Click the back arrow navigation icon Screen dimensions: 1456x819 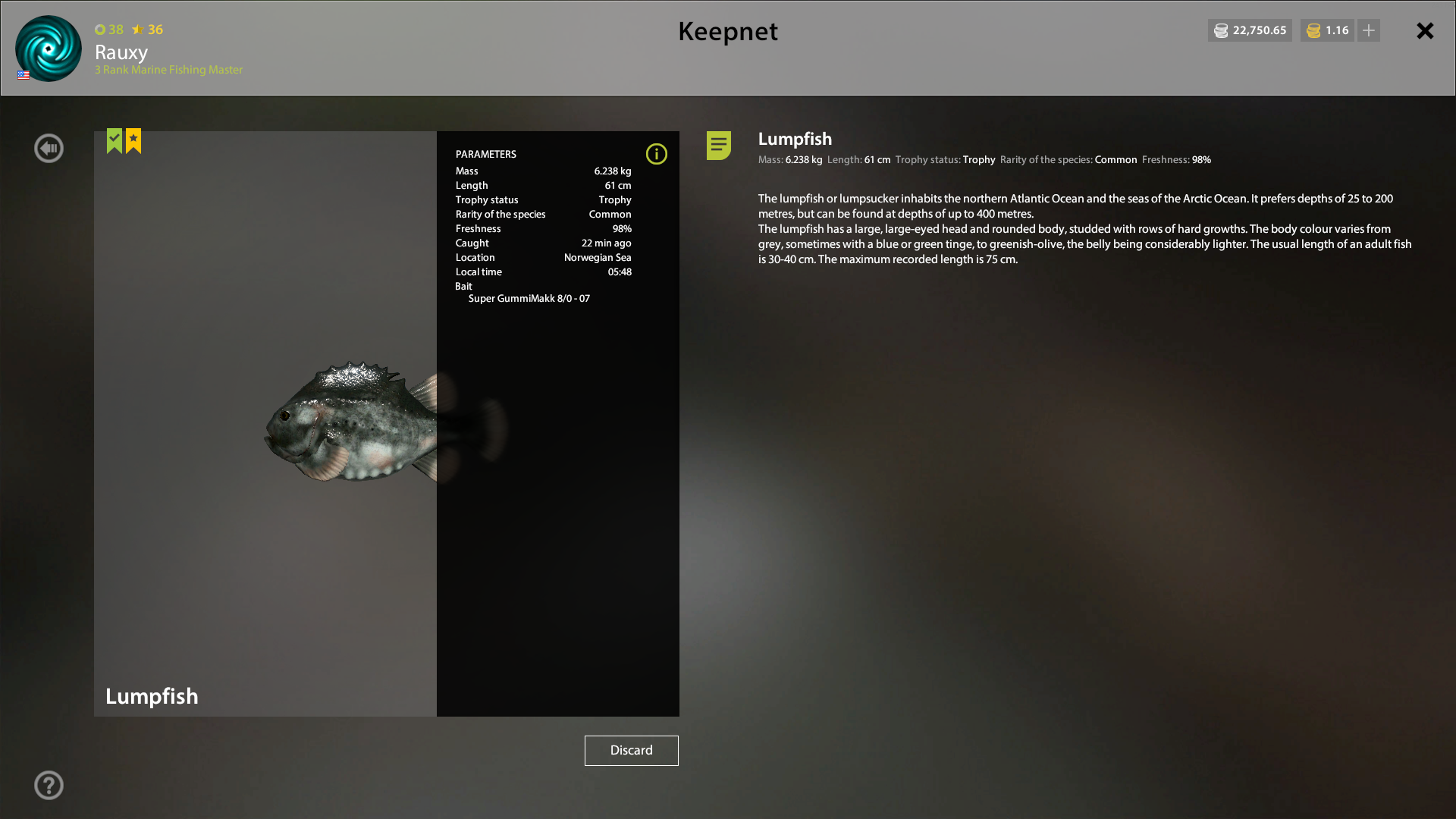[x=49, y=148]
